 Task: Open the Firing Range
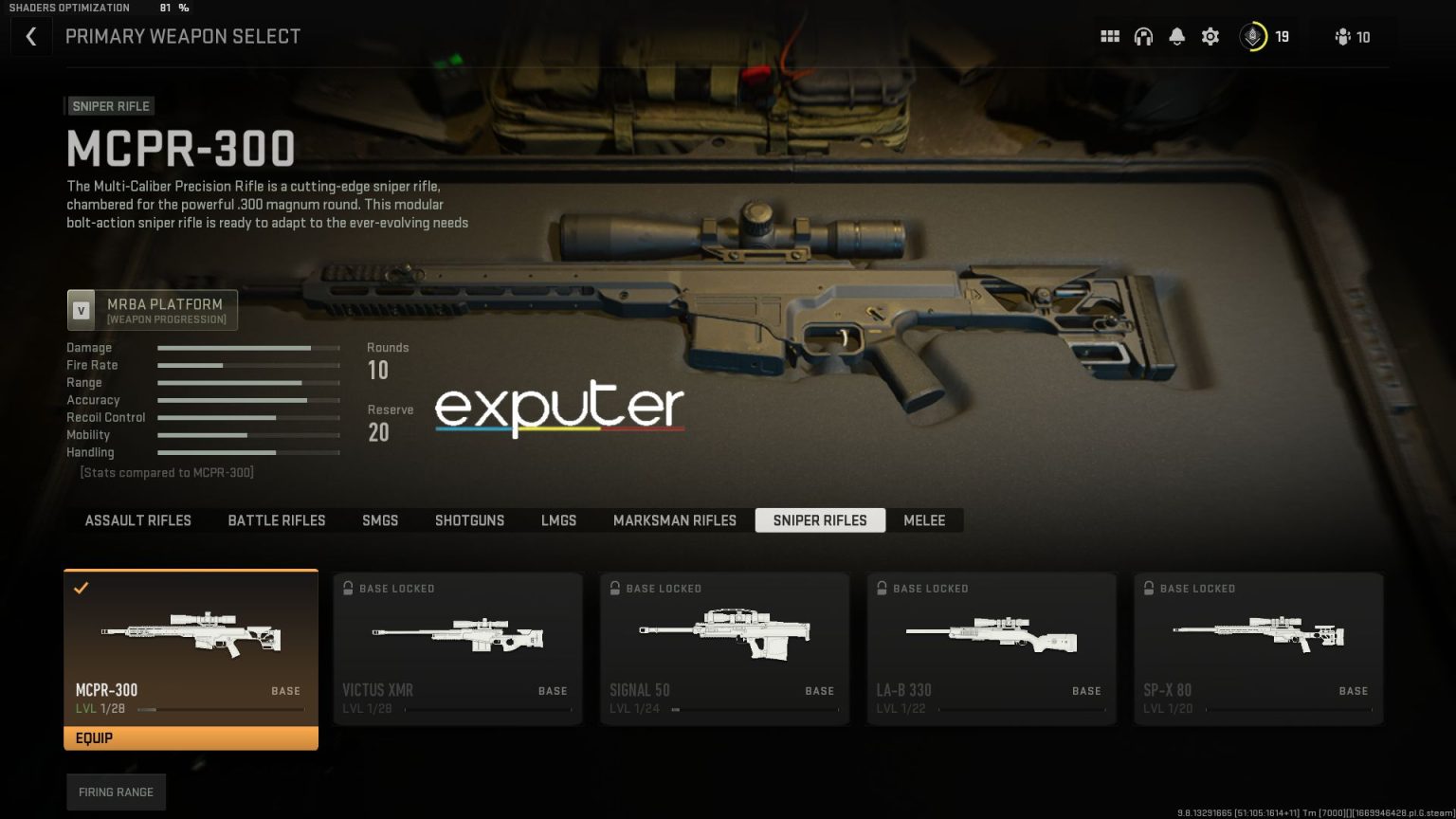pyautogui.click(x=116, y=792)
